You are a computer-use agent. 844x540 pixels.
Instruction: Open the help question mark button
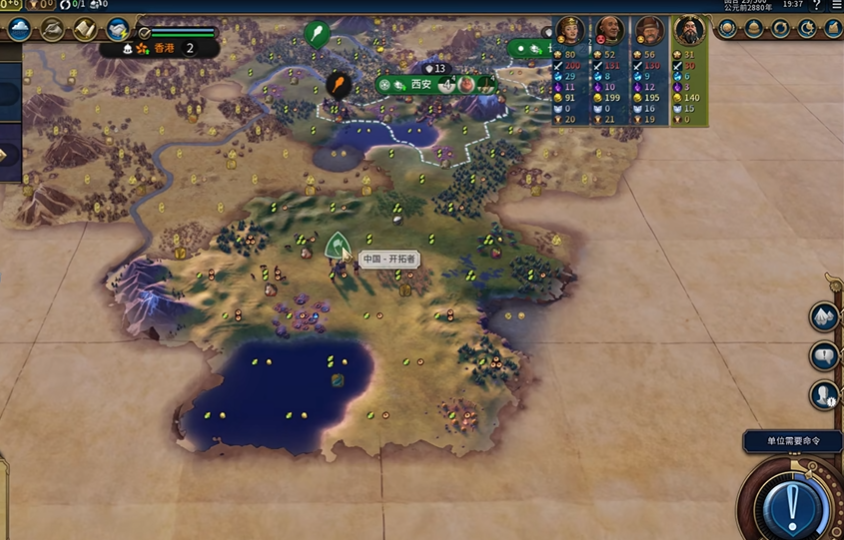coord(816,5)
